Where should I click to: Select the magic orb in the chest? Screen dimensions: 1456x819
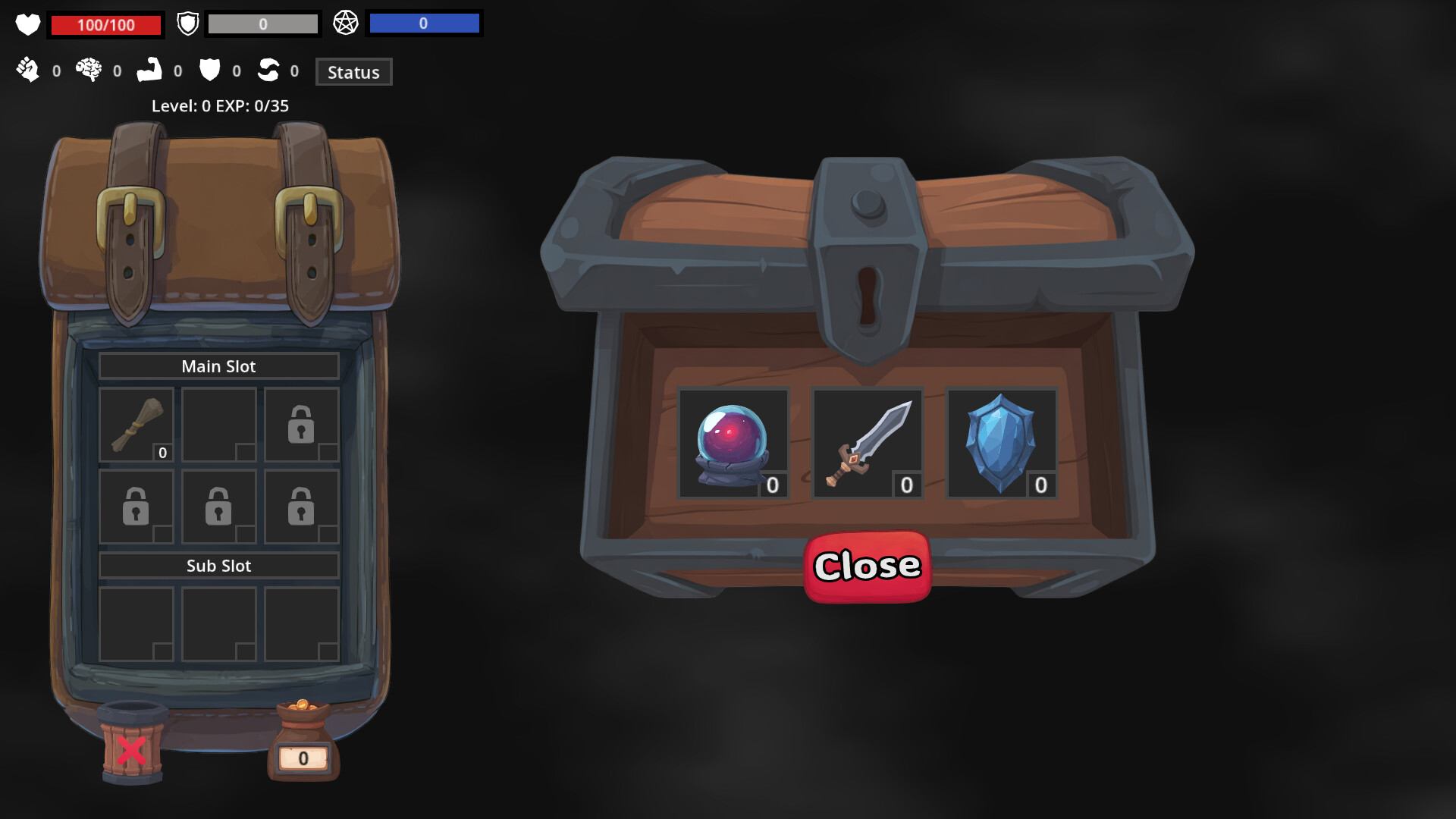point(733,443)
